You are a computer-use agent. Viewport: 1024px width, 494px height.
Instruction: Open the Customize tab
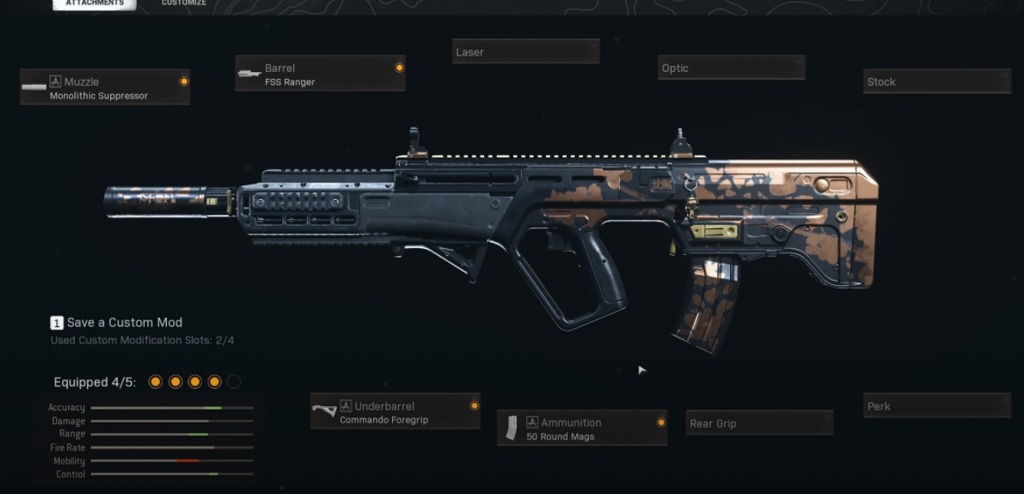[x=184, y=4]
